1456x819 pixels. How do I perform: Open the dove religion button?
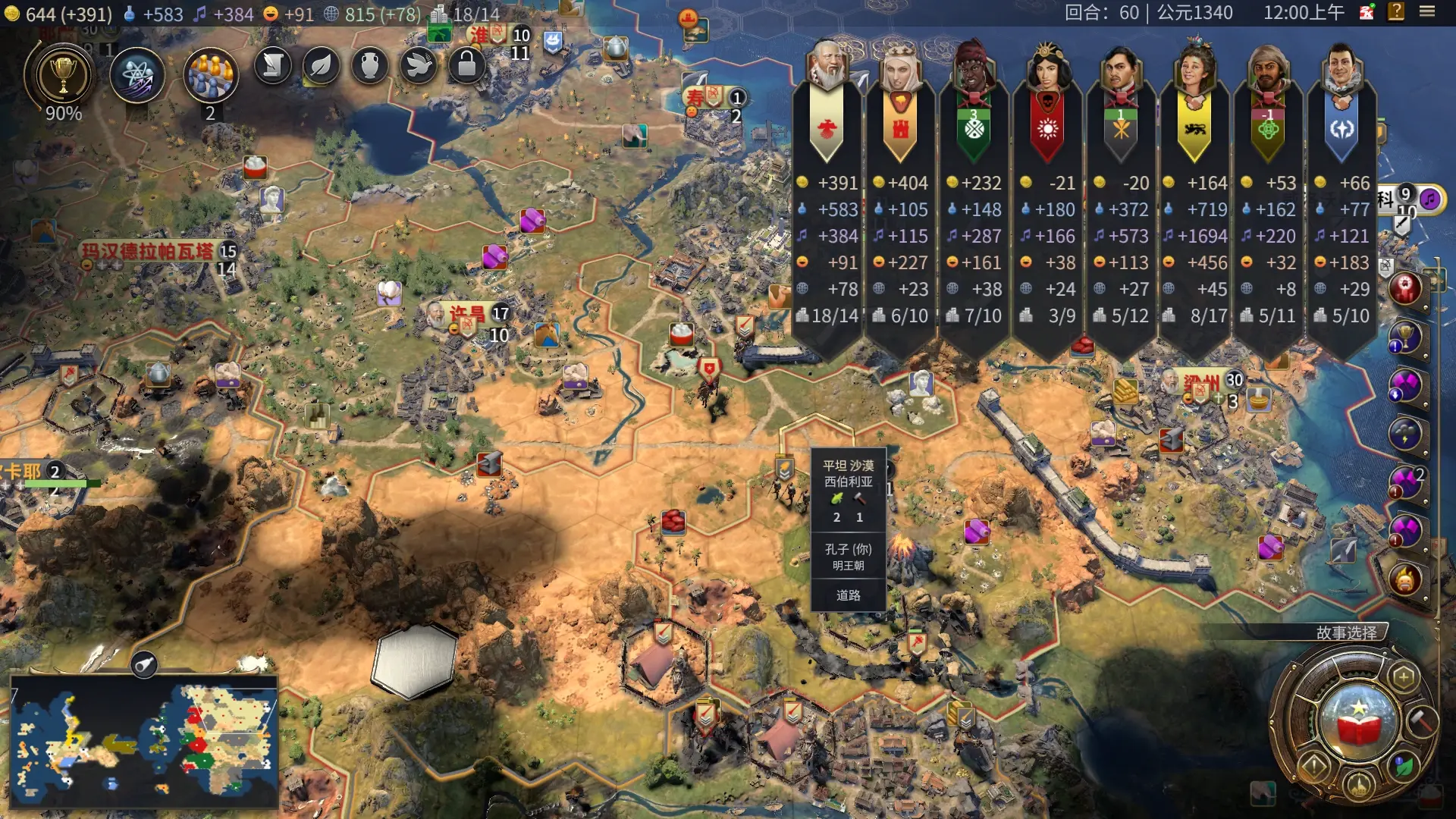(418, 67)
